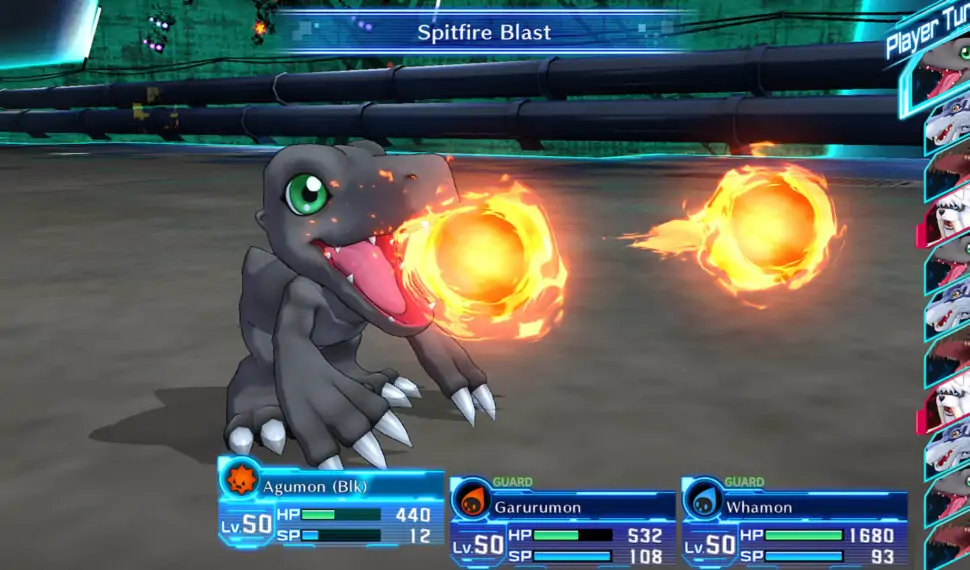The width and height of the screenshot is (970, 570).
Task: Click Whamon's blue water attribute icon
Action: [704, 499]
